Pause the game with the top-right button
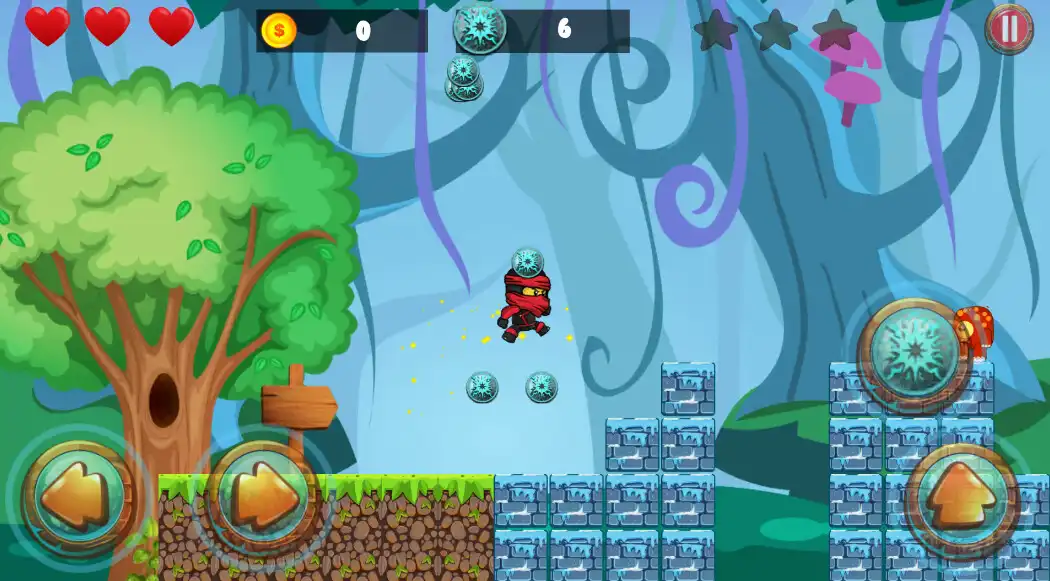The height and width of the screenshot is (581, 1050). pyautogui.click(x=1009, y=28)
